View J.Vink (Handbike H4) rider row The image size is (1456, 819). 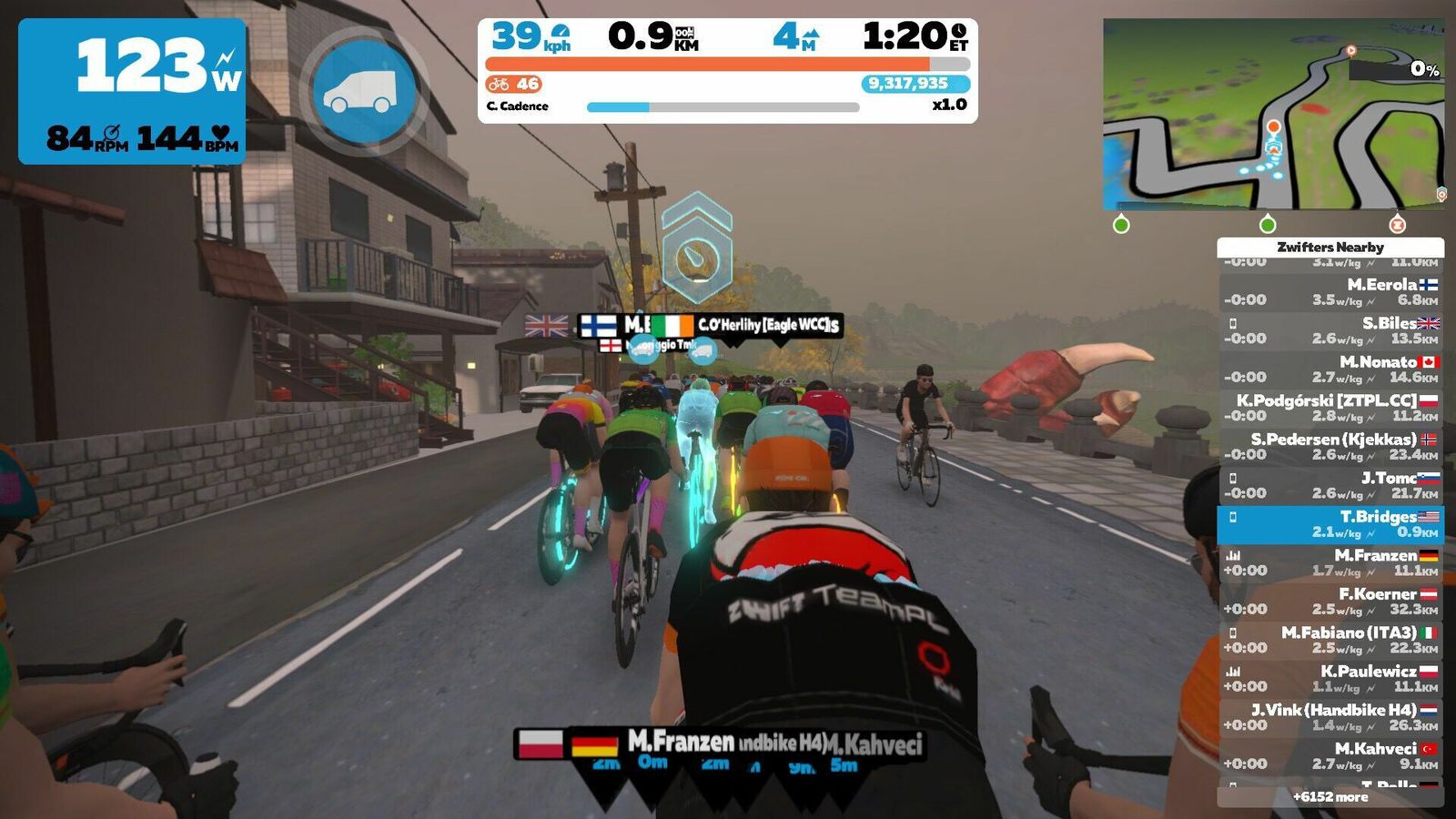click(x=1330, y=717)
